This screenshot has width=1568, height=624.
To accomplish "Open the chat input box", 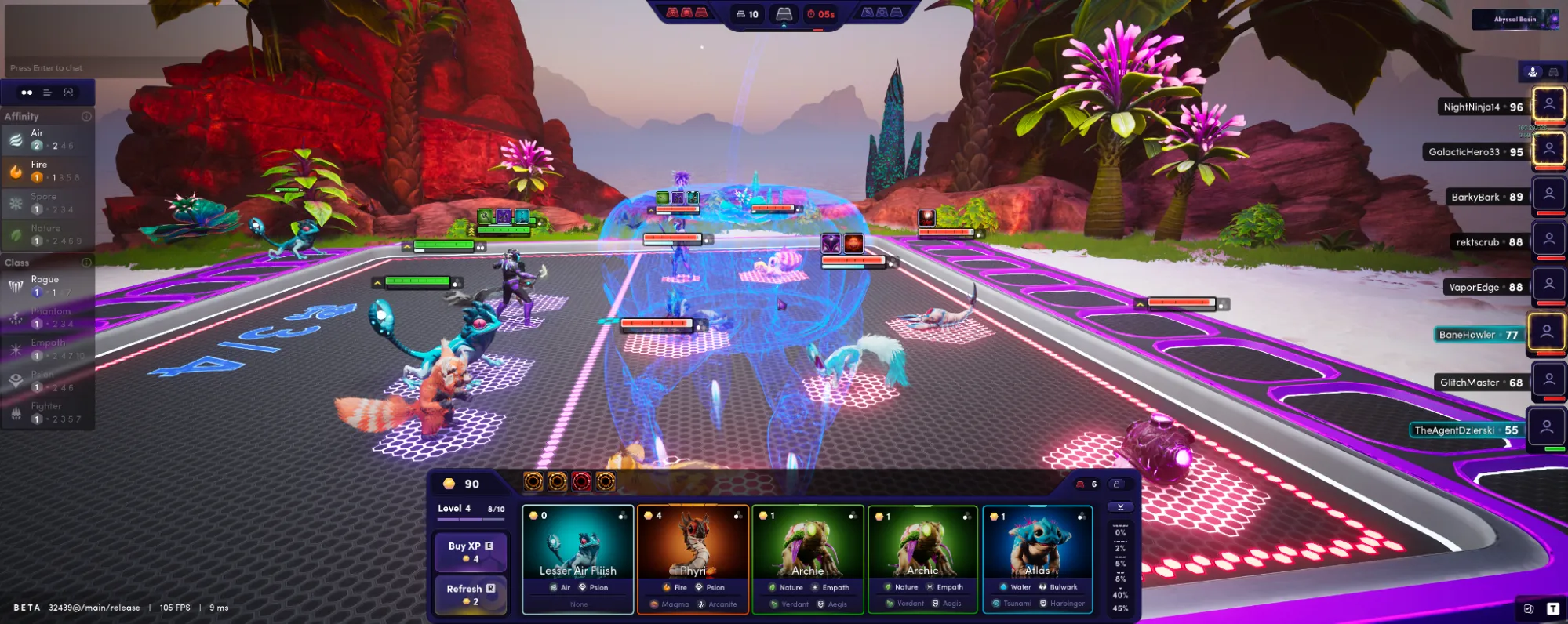I will [47, 68].
